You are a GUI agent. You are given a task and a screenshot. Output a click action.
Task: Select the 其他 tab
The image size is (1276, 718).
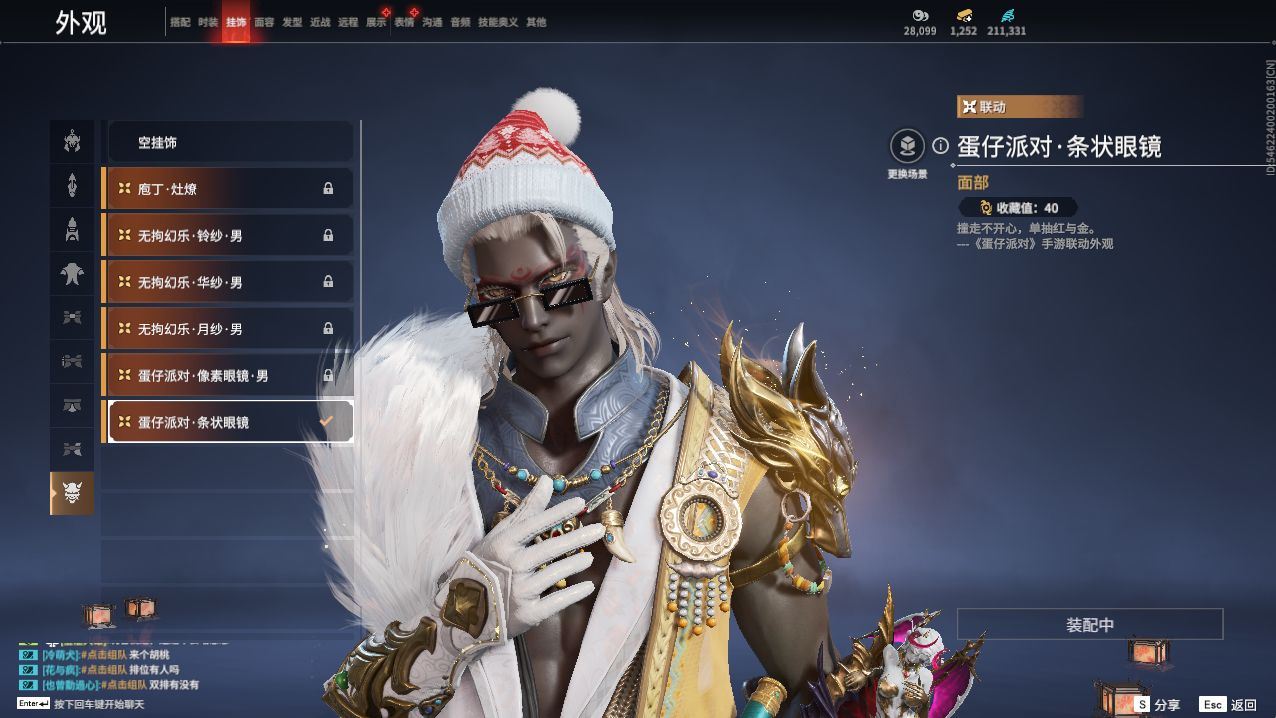tap(536, 22)
